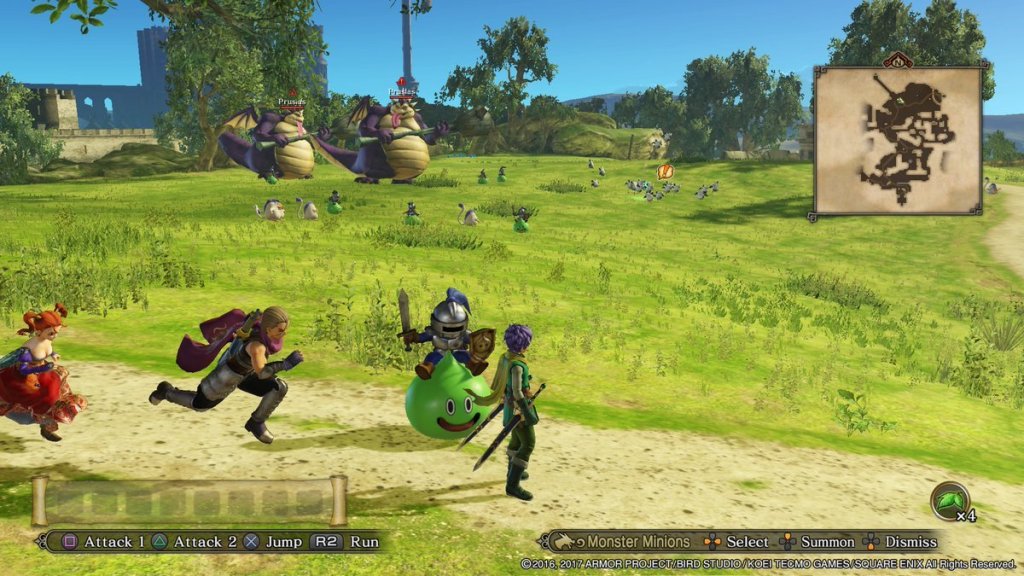Select the Monster Minions label
Screen dimensions: 1024x576
(637, 542)
